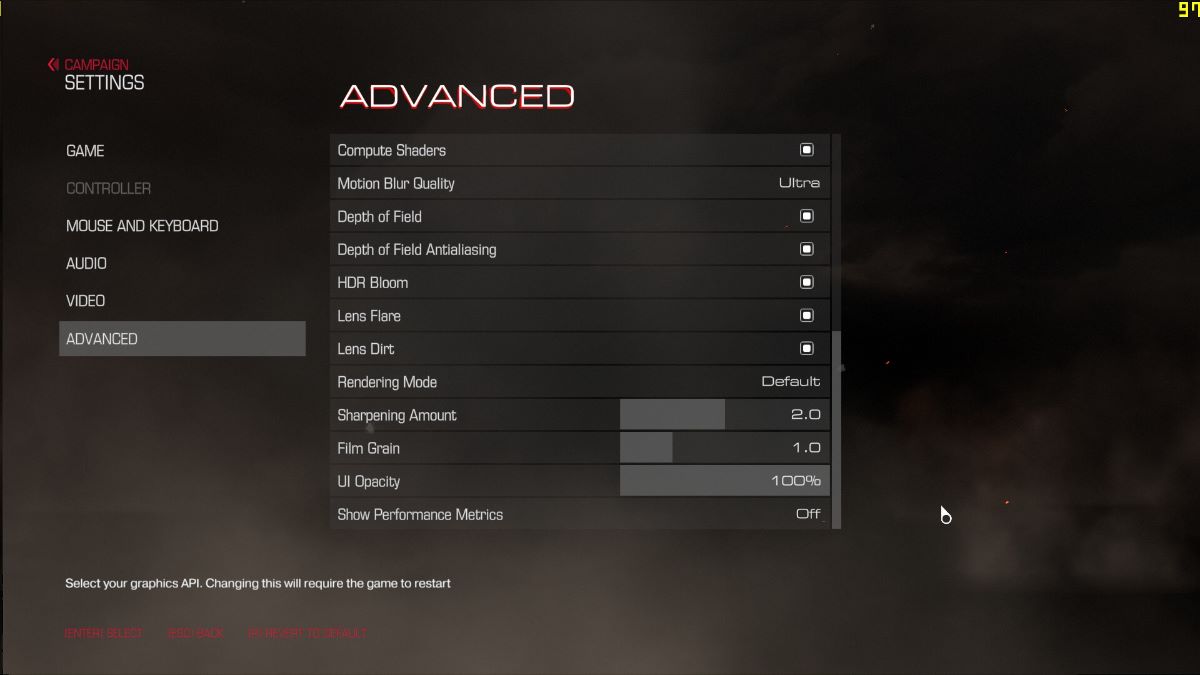Toggle the Lens Flare checkbox

pyautogui.click(x=806, y=315)
